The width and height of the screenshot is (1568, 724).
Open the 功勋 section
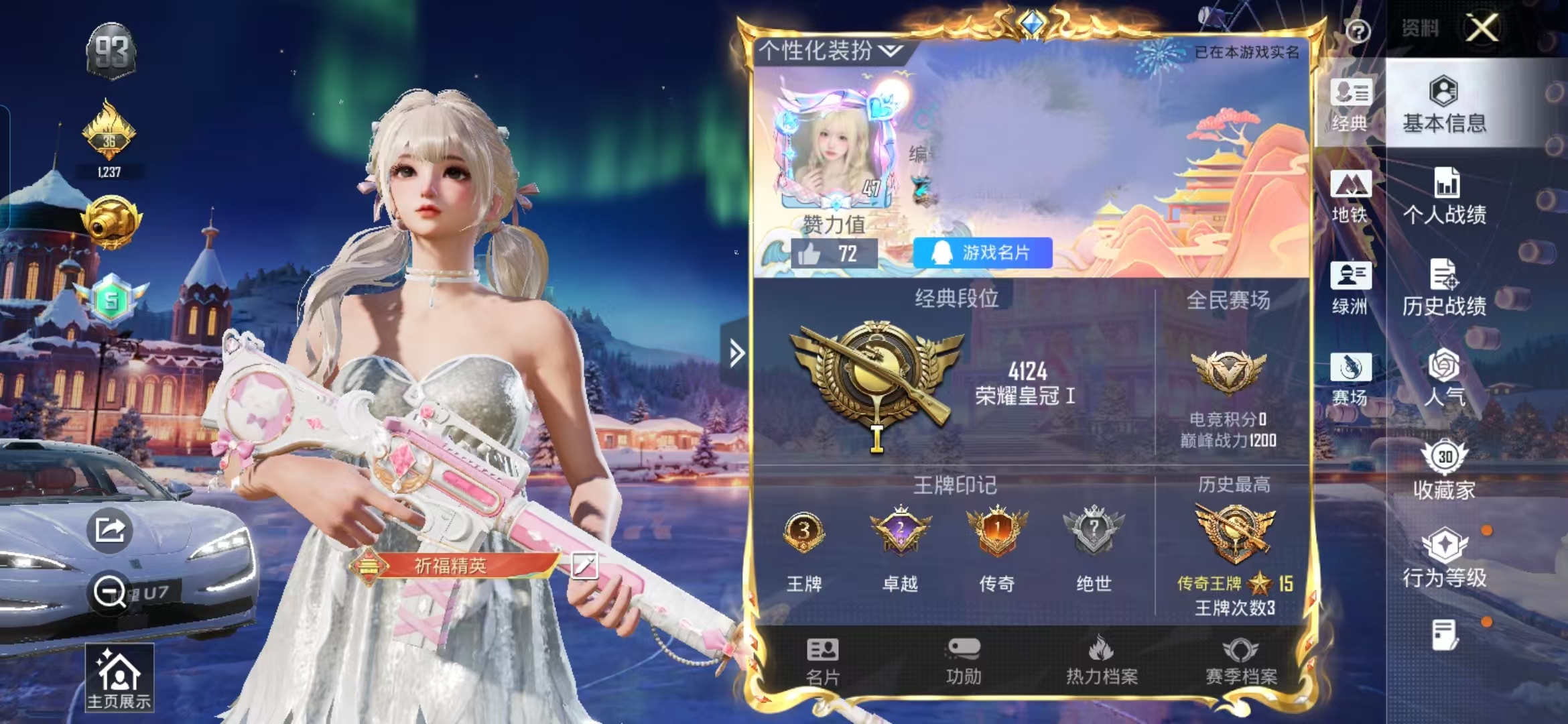[x=964, y=661]
